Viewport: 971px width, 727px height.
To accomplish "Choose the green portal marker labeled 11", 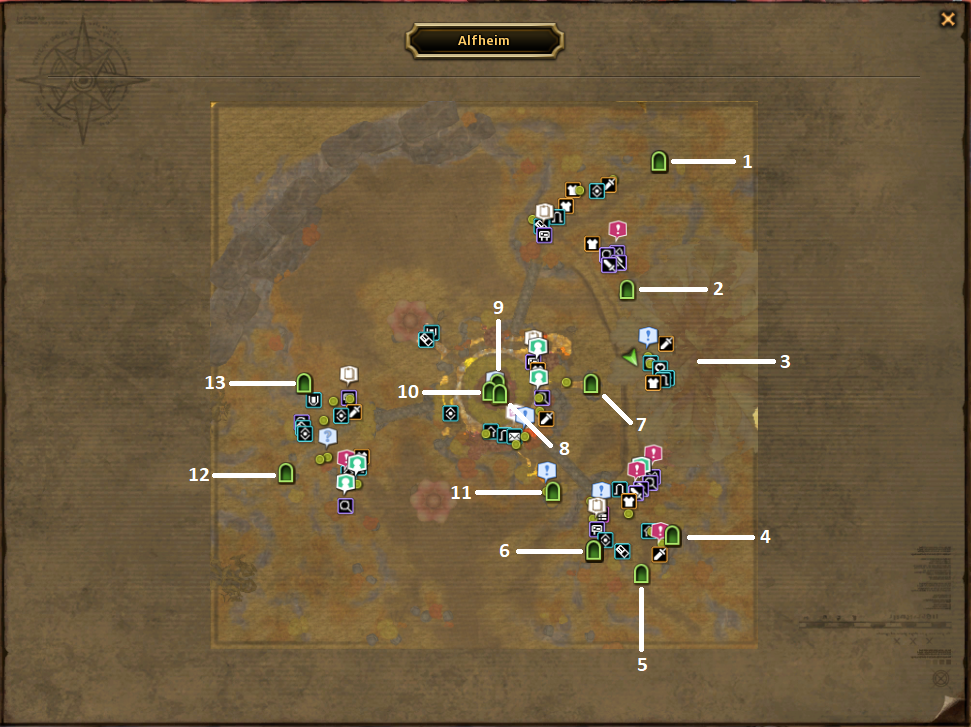I will 552,491.
